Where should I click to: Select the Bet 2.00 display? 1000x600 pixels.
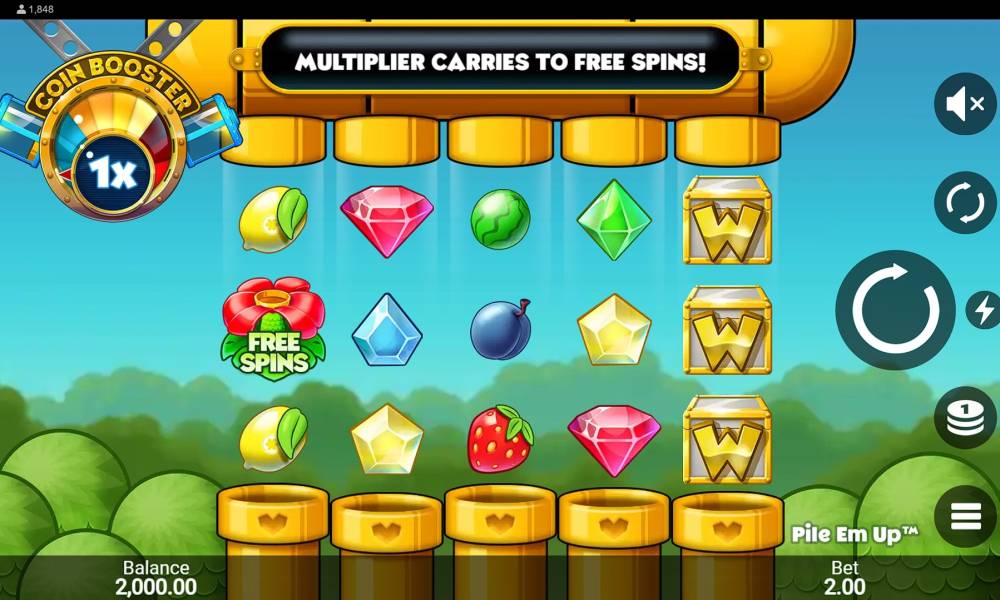[845, 578]
